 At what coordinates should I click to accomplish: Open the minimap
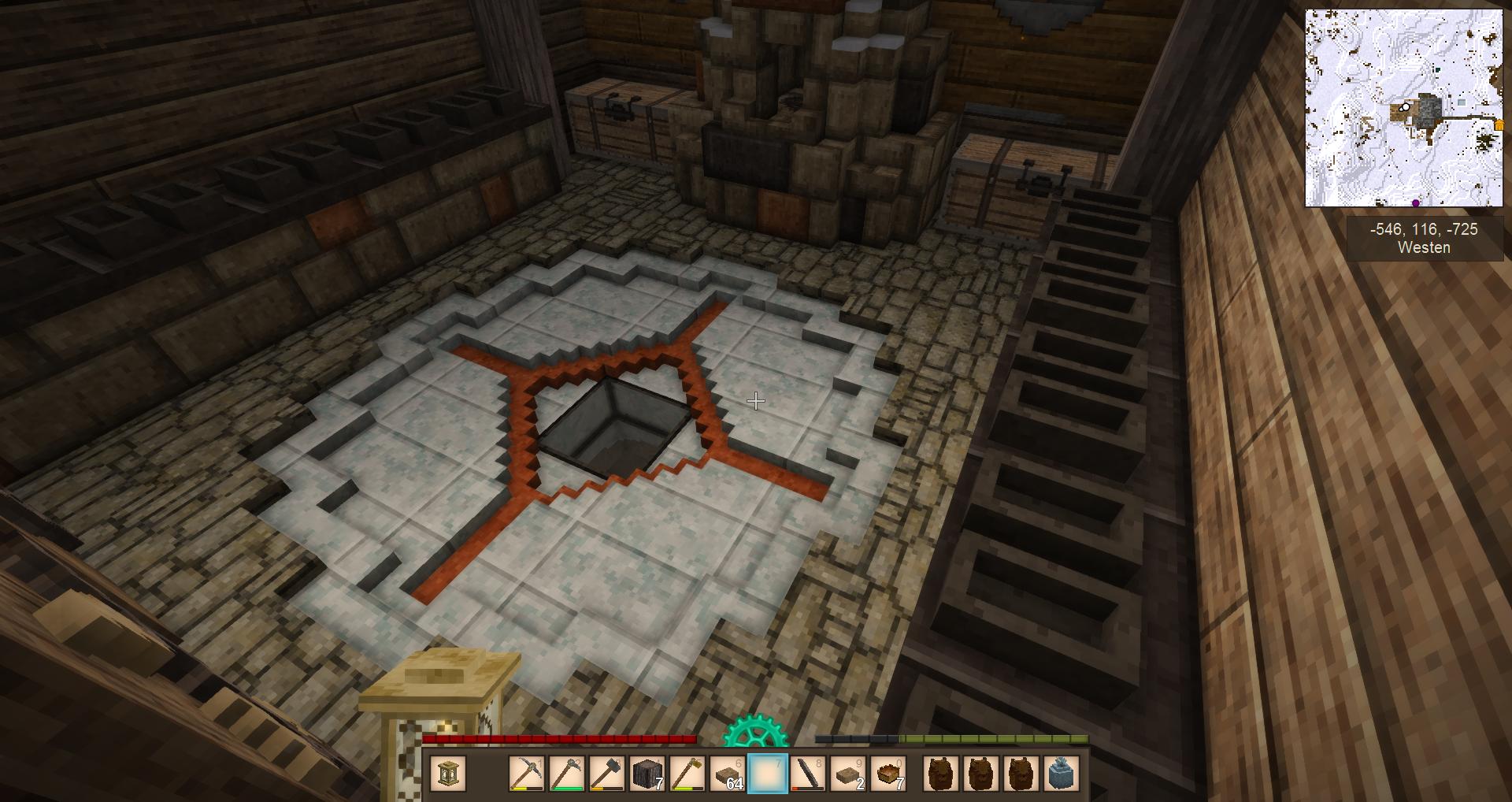1403,108
